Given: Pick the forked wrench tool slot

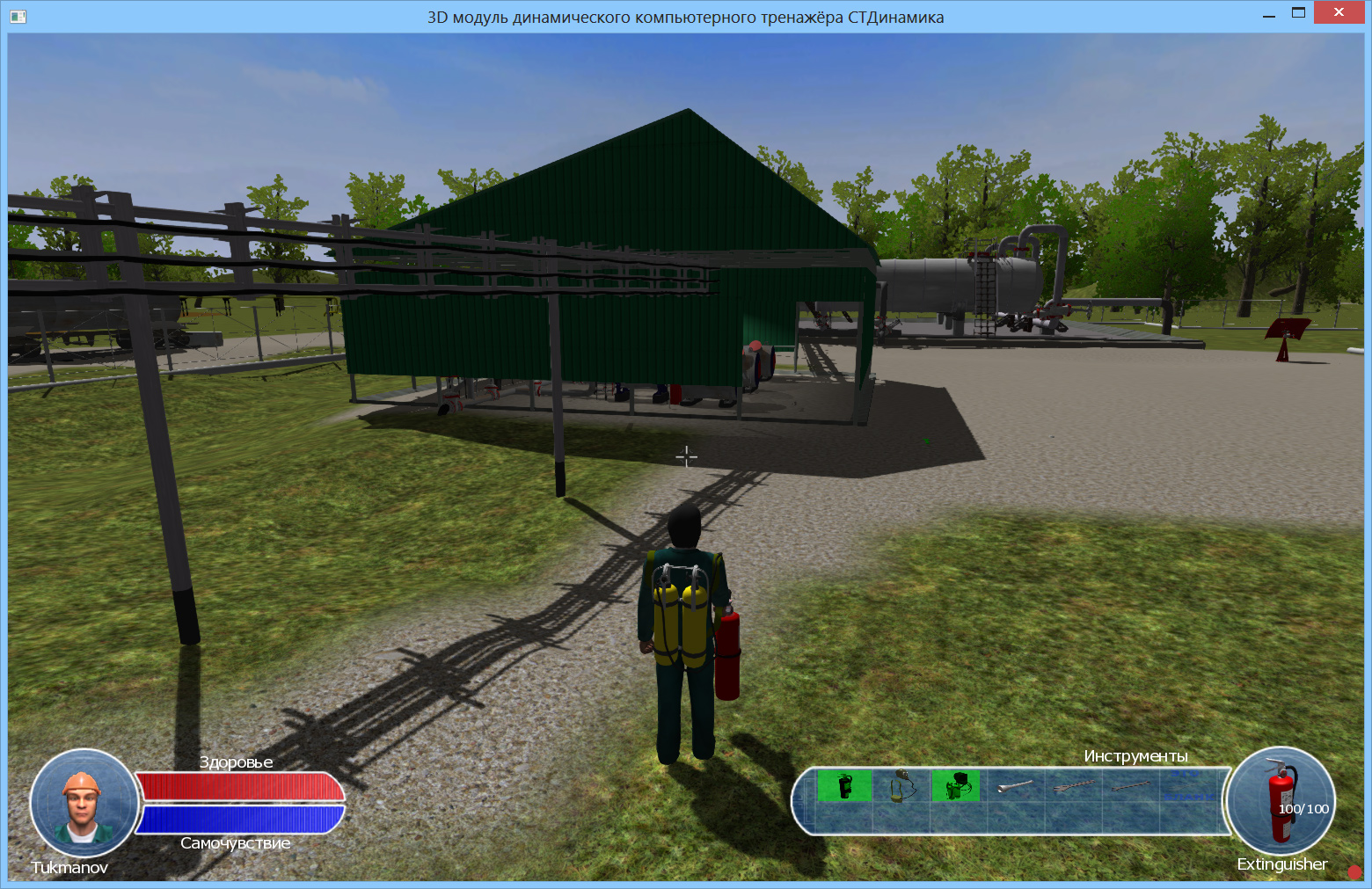Looking at the screenshot, I should pyautogui.click(x=1072, y=786).
